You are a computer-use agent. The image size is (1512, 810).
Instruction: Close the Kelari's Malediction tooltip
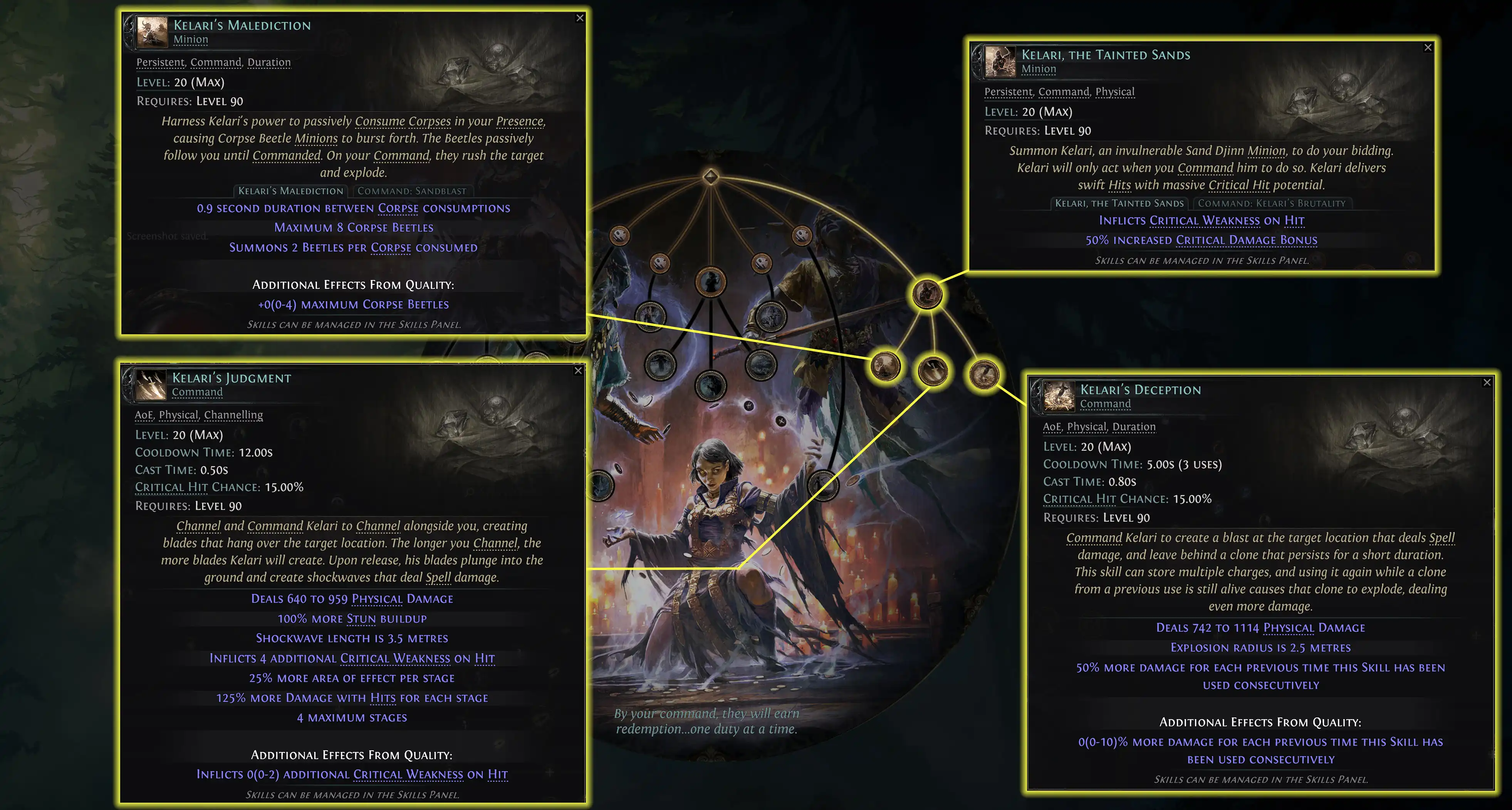click(579, 18)
